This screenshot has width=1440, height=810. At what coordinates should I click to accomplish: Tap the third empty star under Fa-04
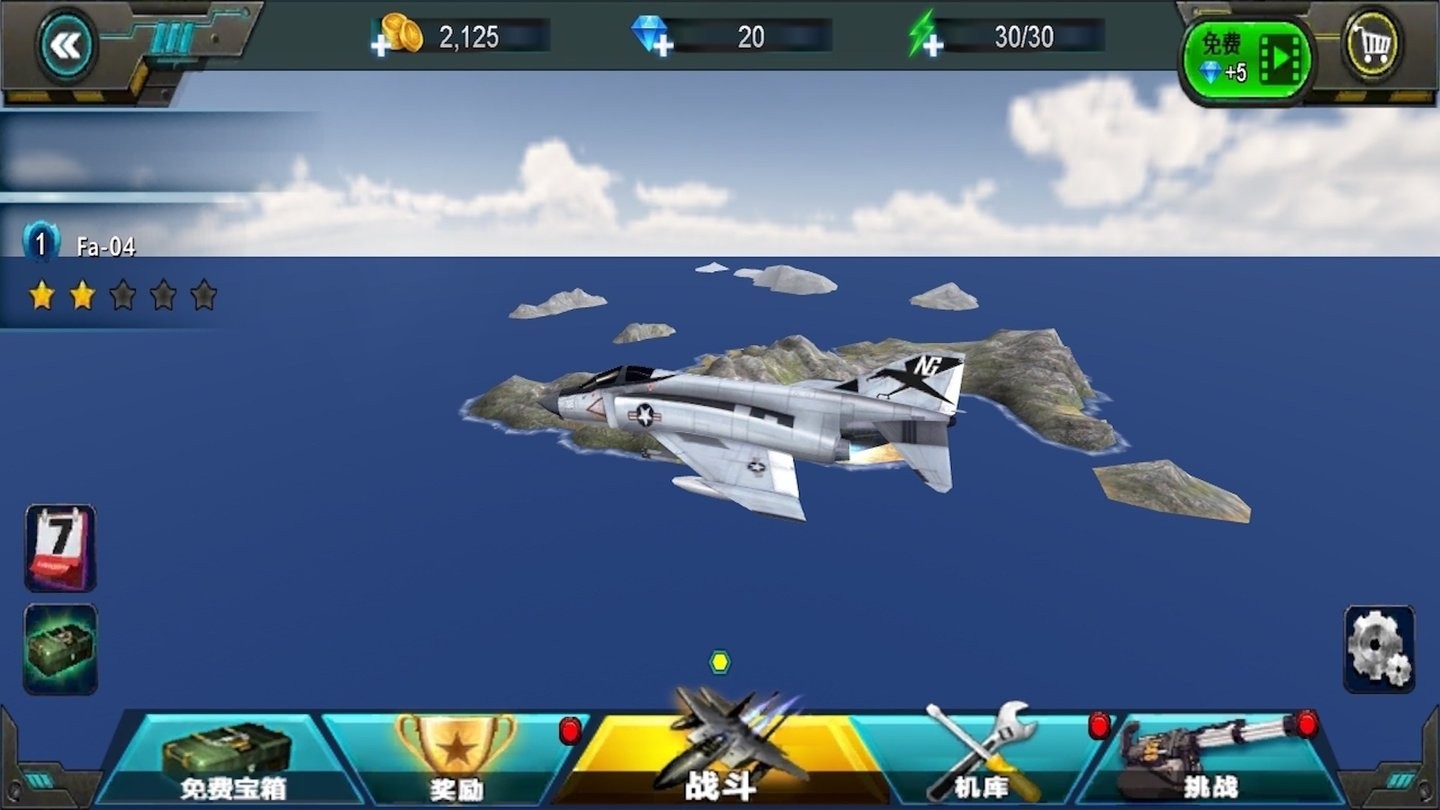point(123,294)
